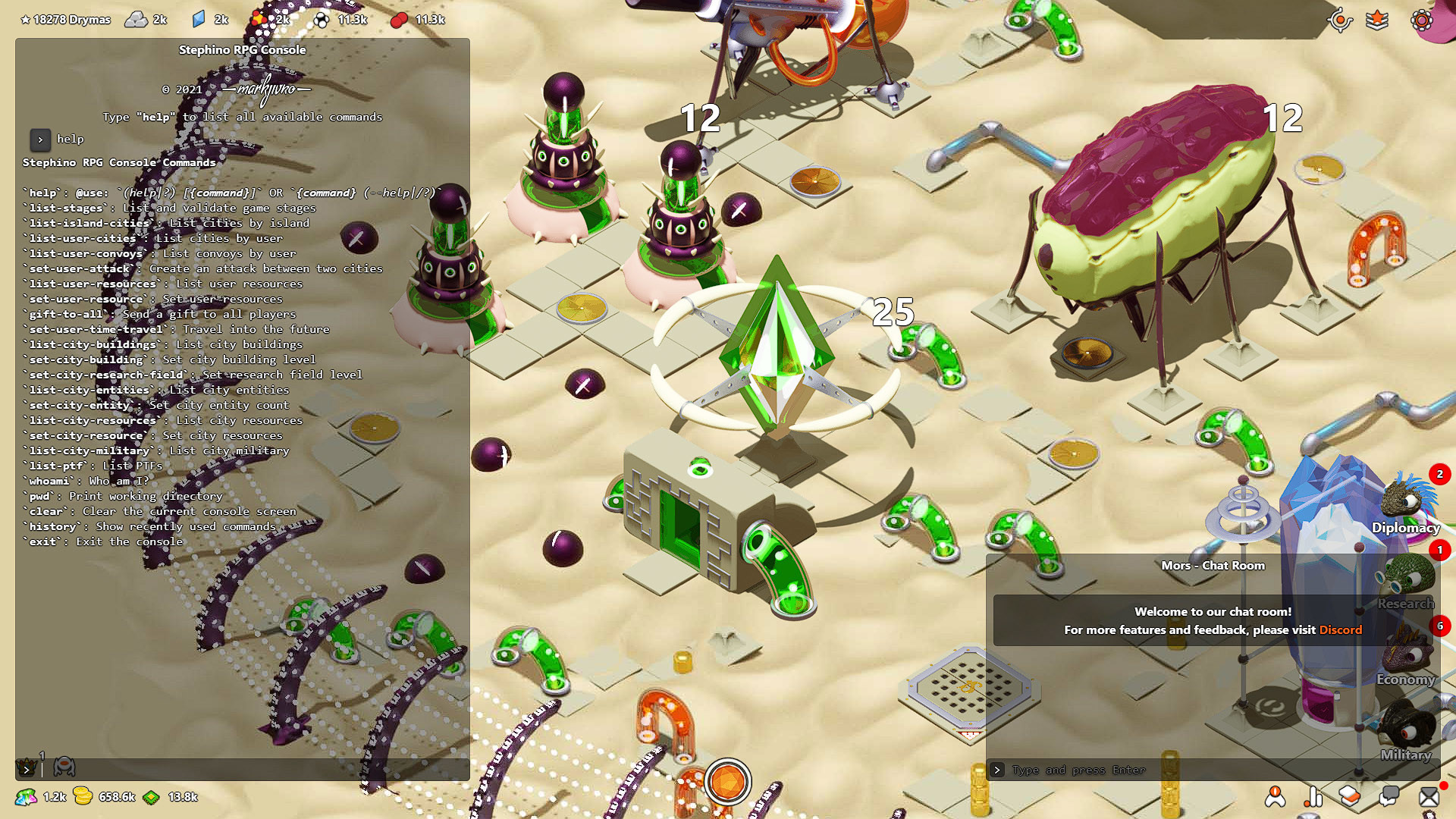The height and width of the screenshot is (819, 1456).
Task: Open the orange star rank icon at top right
Action: click(1378, 20)
